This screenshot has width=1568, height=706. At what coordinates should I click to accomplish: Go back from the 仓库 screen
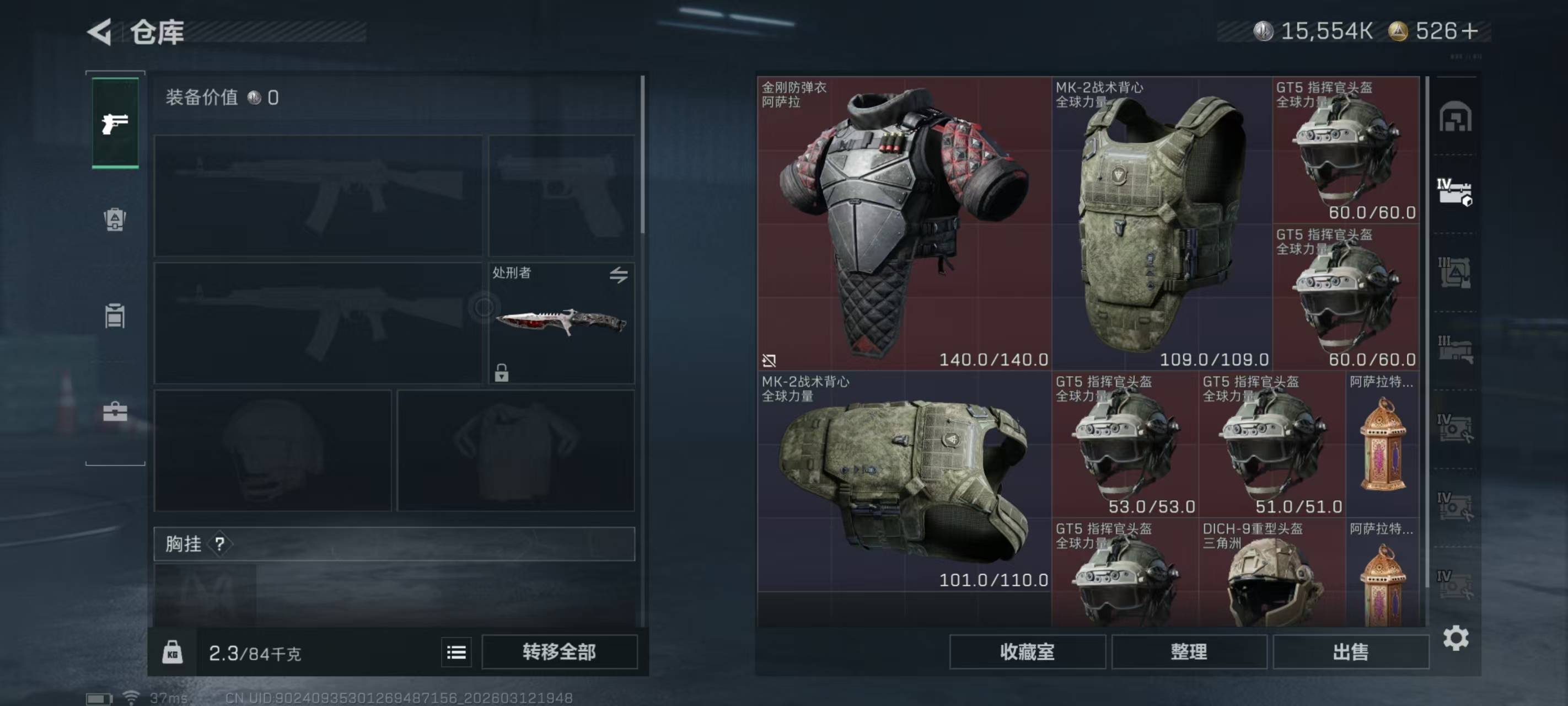point(100,31)
